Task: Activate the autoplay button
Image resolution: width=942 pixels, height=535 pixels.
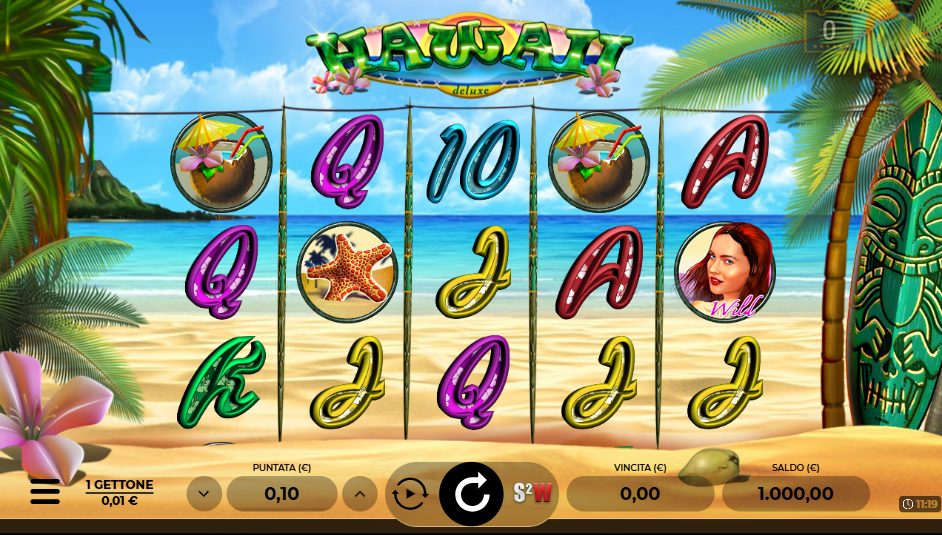Action: (410, 493)
